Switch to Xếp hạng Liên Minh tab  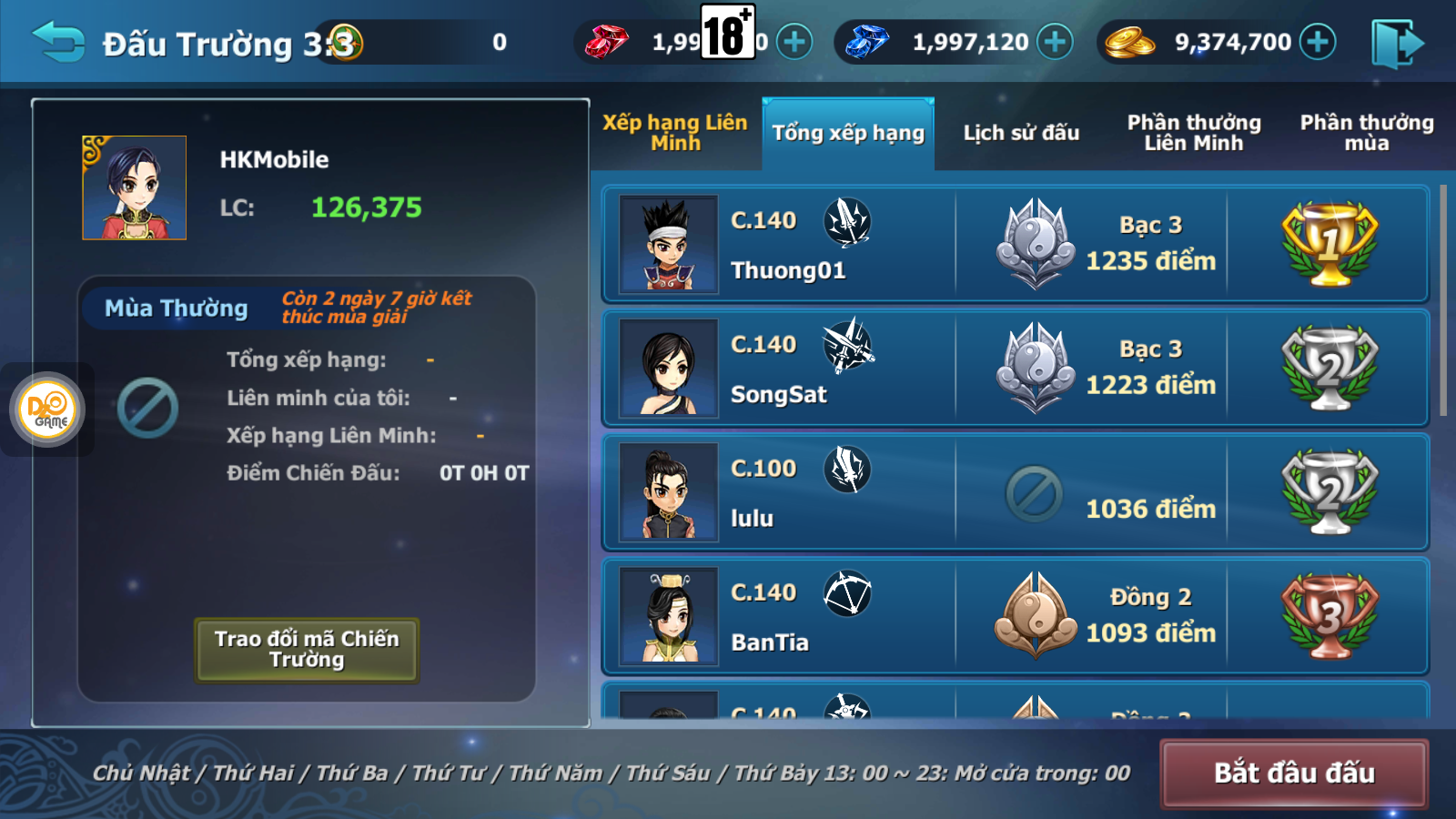[x=674, y=133]
